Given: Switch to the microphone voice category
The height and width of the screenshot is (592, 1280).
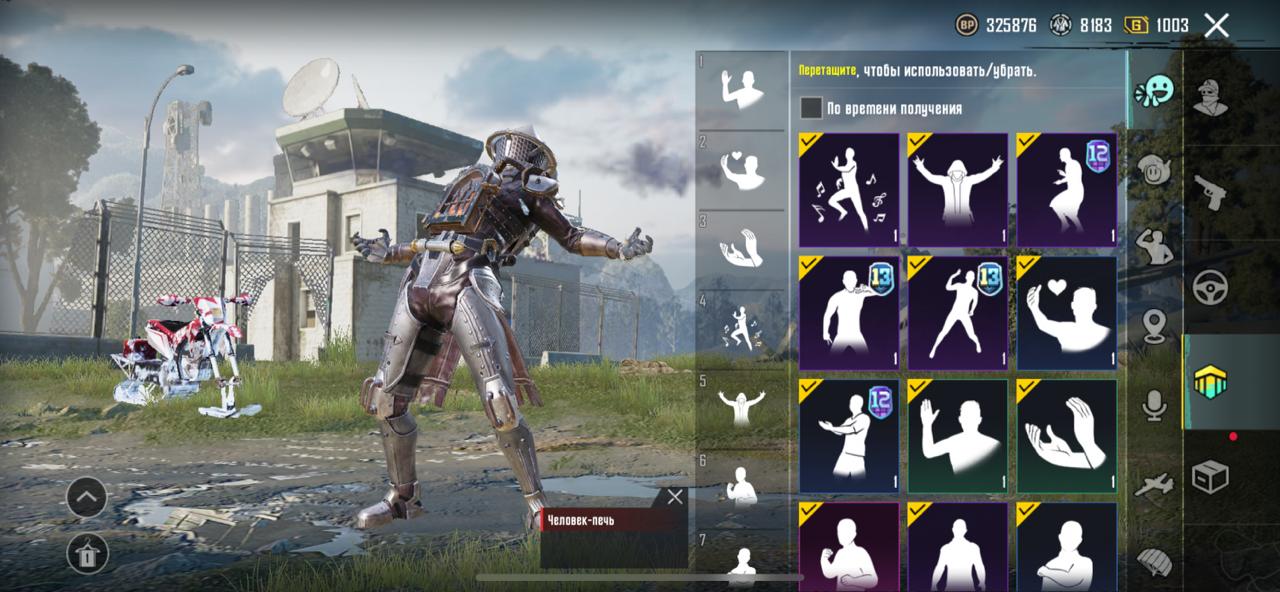Looking at the screenshot, I should (1154, 405).
